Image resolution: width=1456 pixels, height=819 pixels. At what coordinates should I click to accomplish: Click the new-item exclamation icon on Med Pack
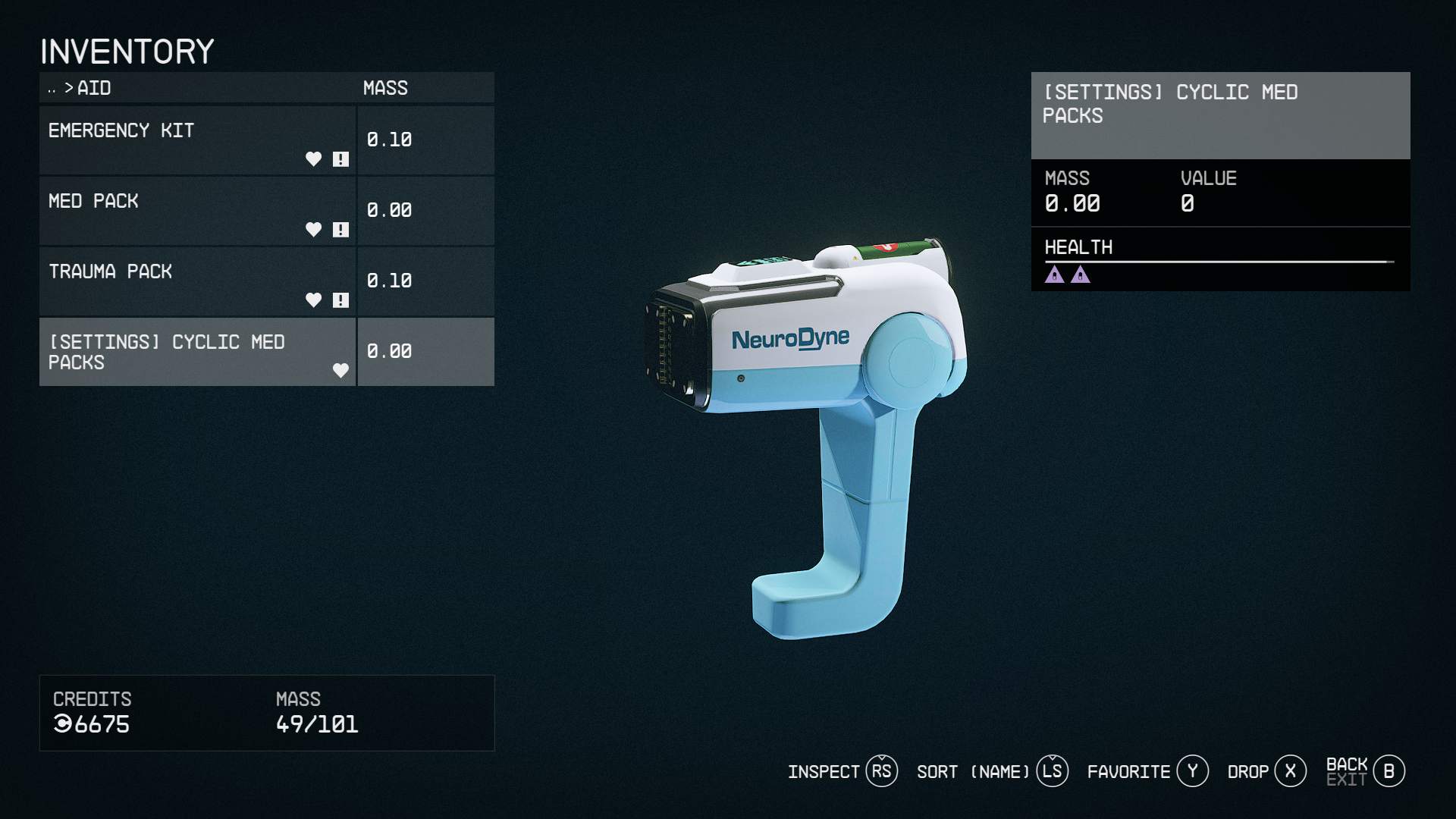pyautogui.click(x=341, y=230)
